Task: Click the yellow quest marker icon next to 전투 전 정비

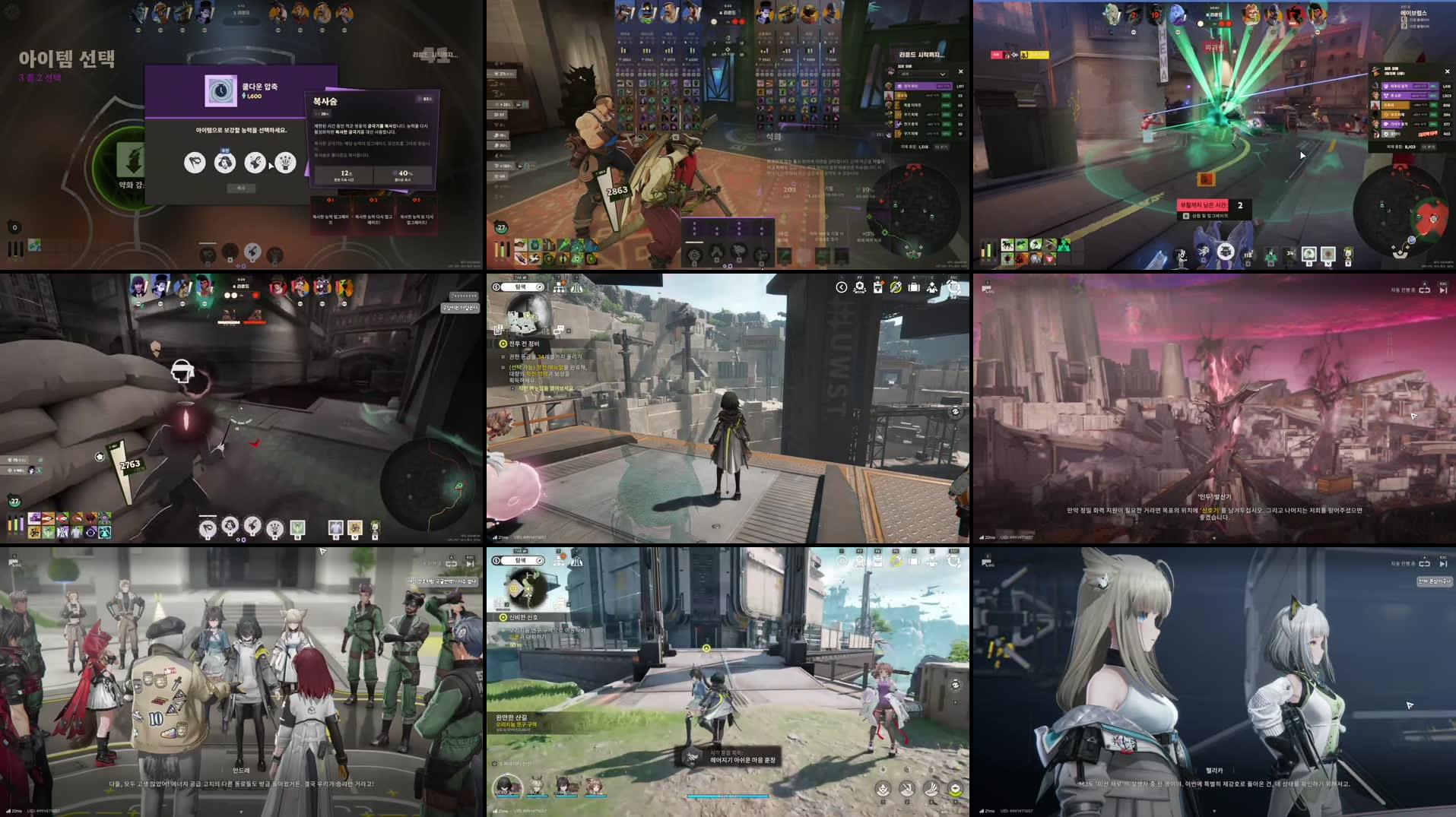Action: click(503, 344)
